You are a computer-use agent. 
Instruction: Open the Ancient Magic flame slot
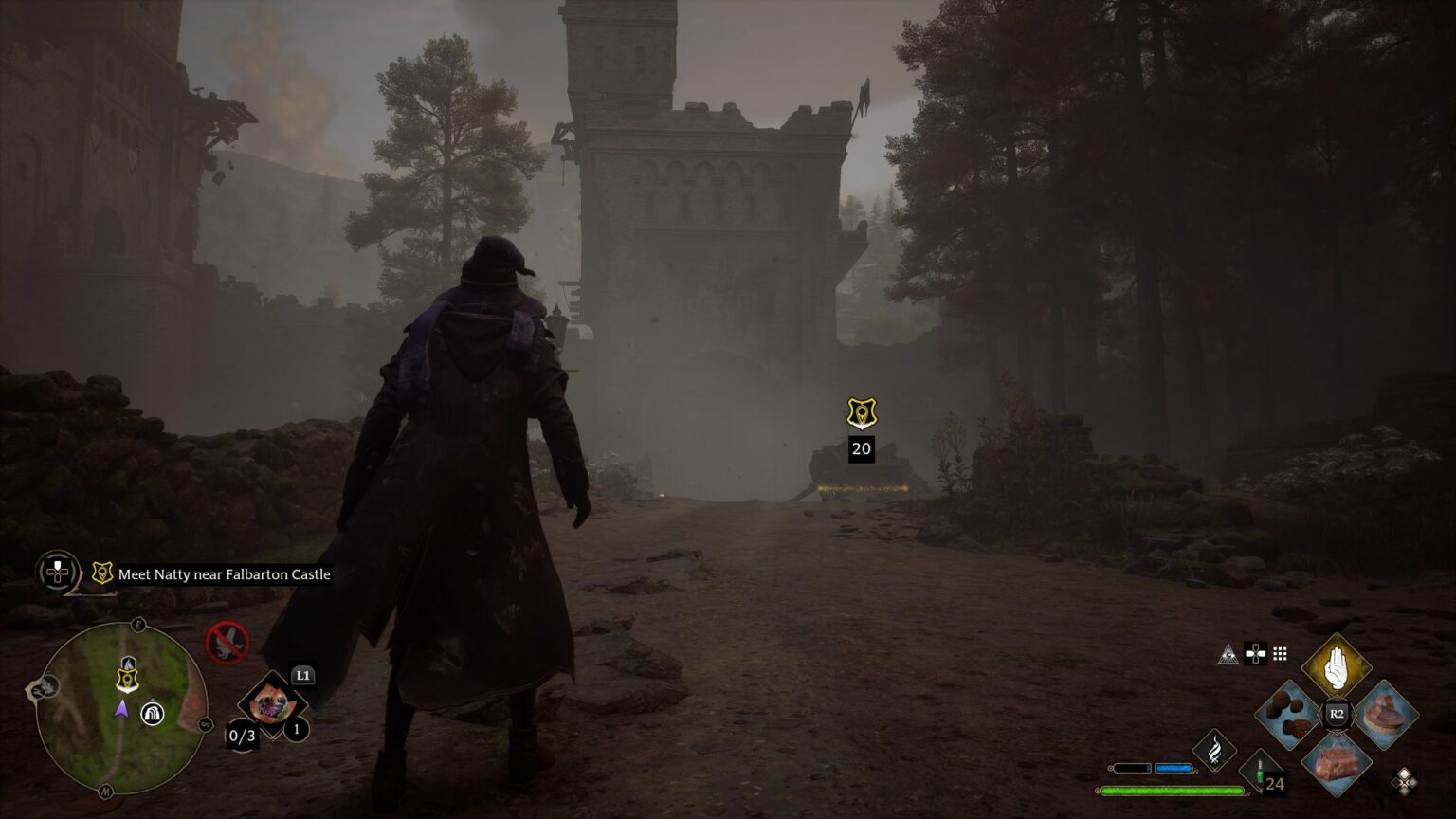pyautogui.click(x=1216, y=750)
